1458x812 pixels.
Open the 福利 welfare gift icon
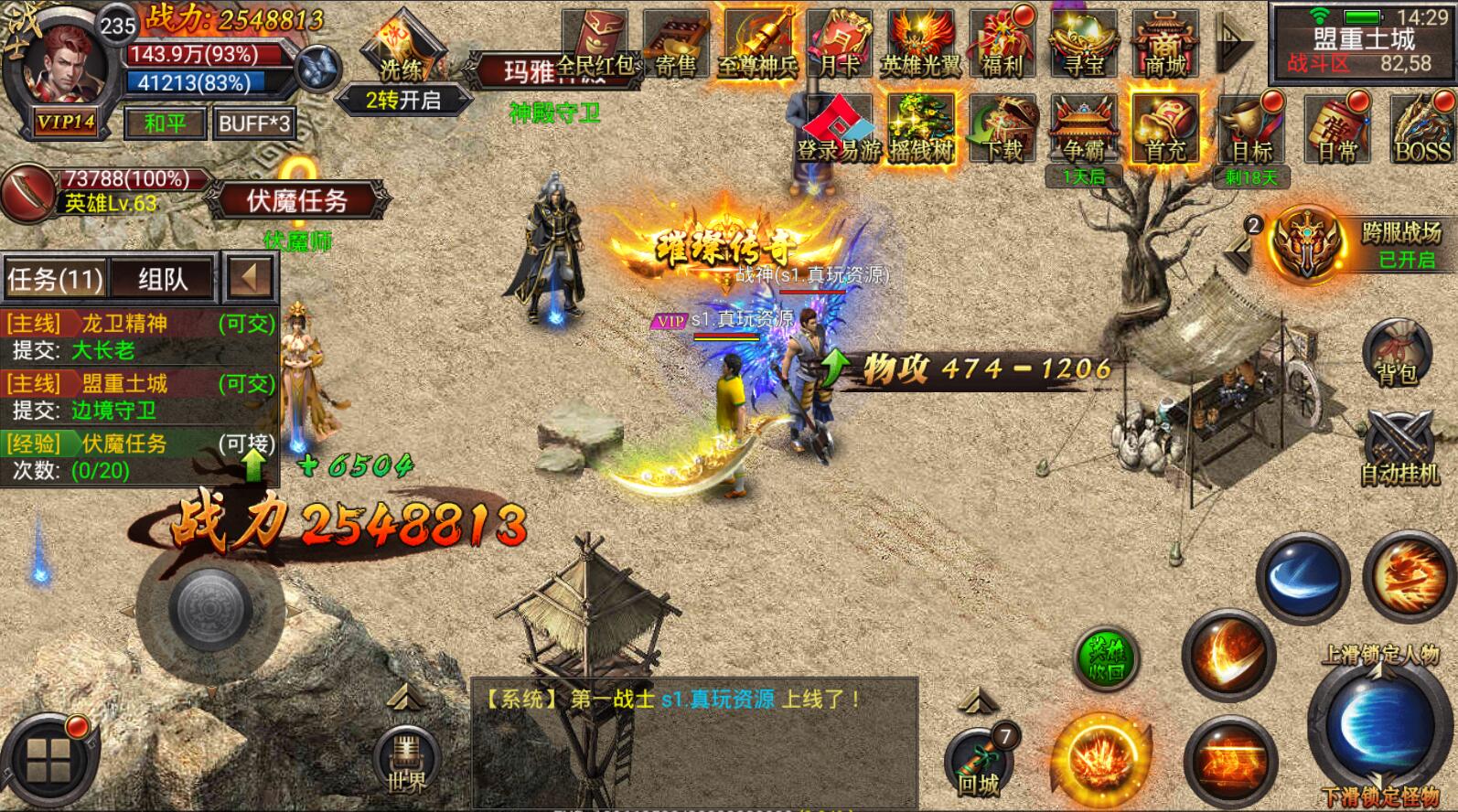(1002, 44)
